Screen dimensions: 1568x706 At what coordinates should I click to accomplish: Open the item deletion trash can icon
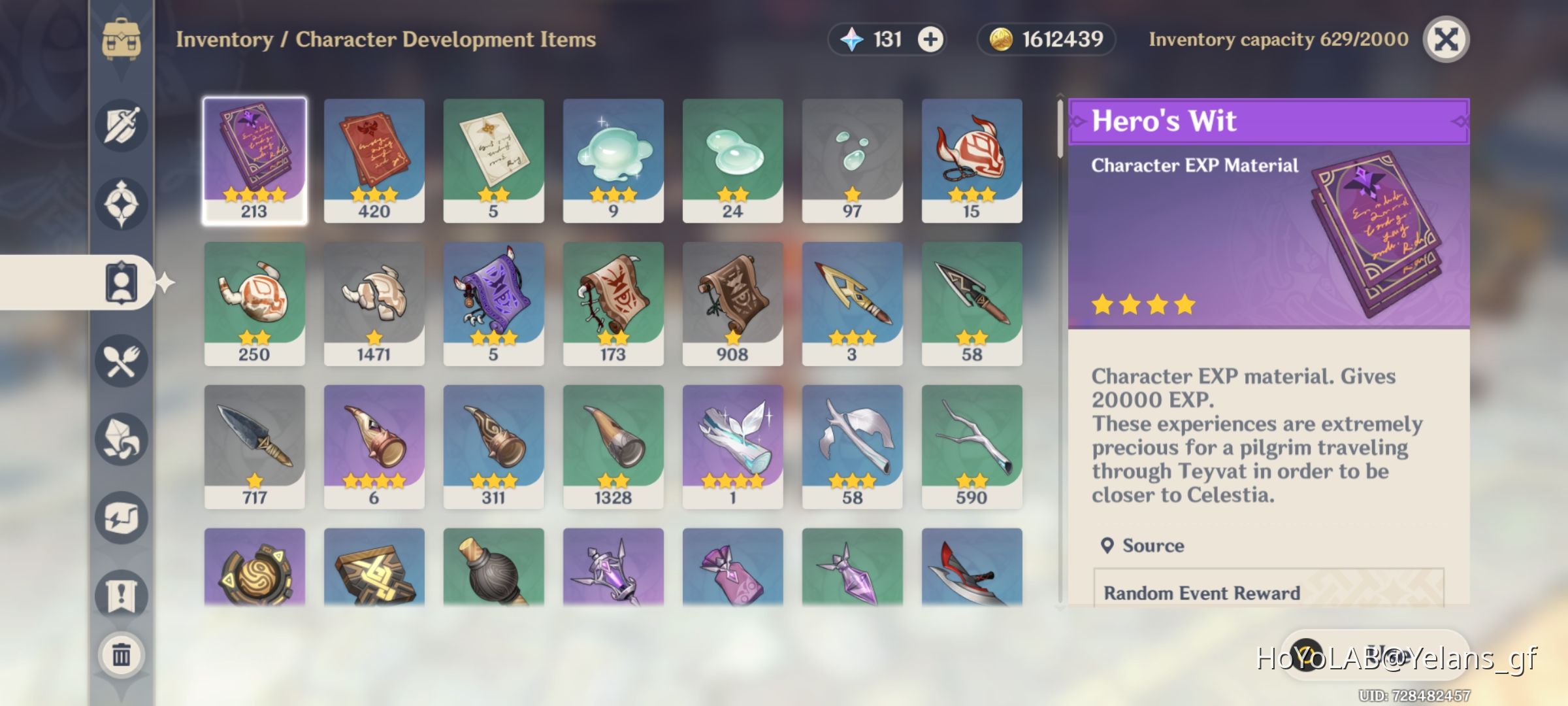coord(121,654)
